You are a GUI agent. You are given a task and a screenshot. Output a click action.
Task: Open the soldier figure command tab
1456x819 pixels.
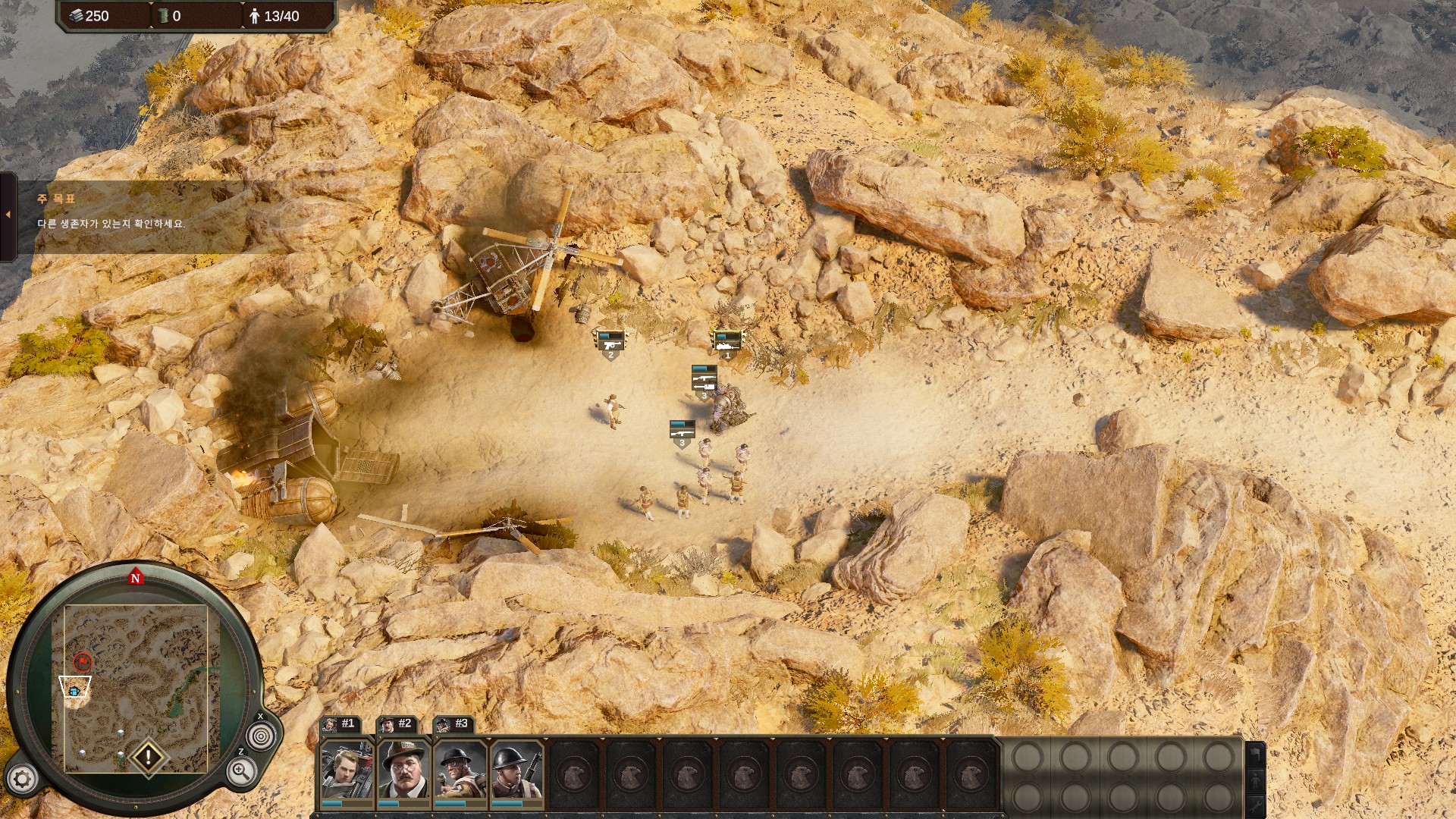(1255, 780)
